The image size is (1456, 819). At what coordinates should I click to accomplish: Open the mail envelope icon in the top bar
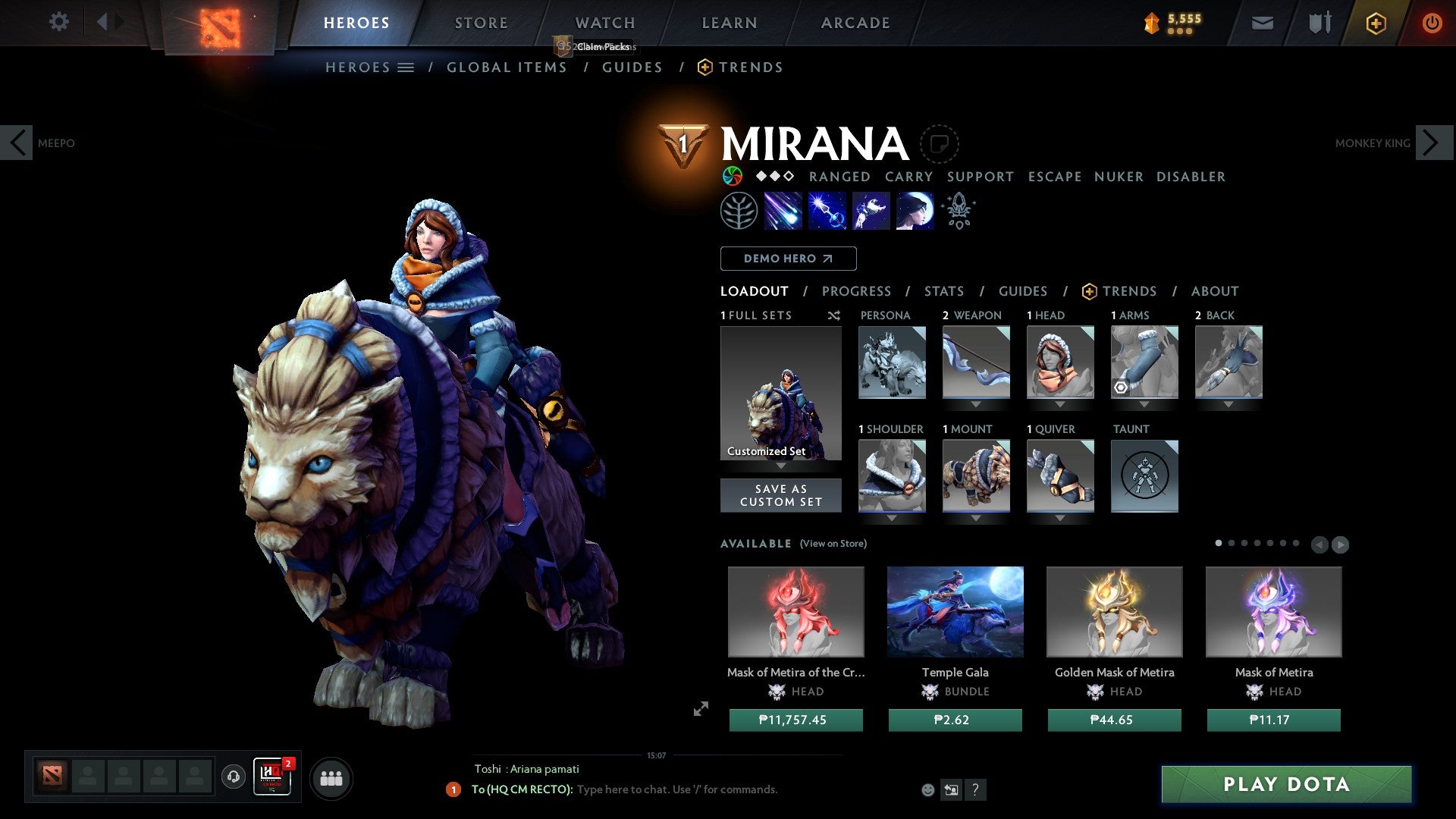pyautogui.click(x=1262, y=22)
